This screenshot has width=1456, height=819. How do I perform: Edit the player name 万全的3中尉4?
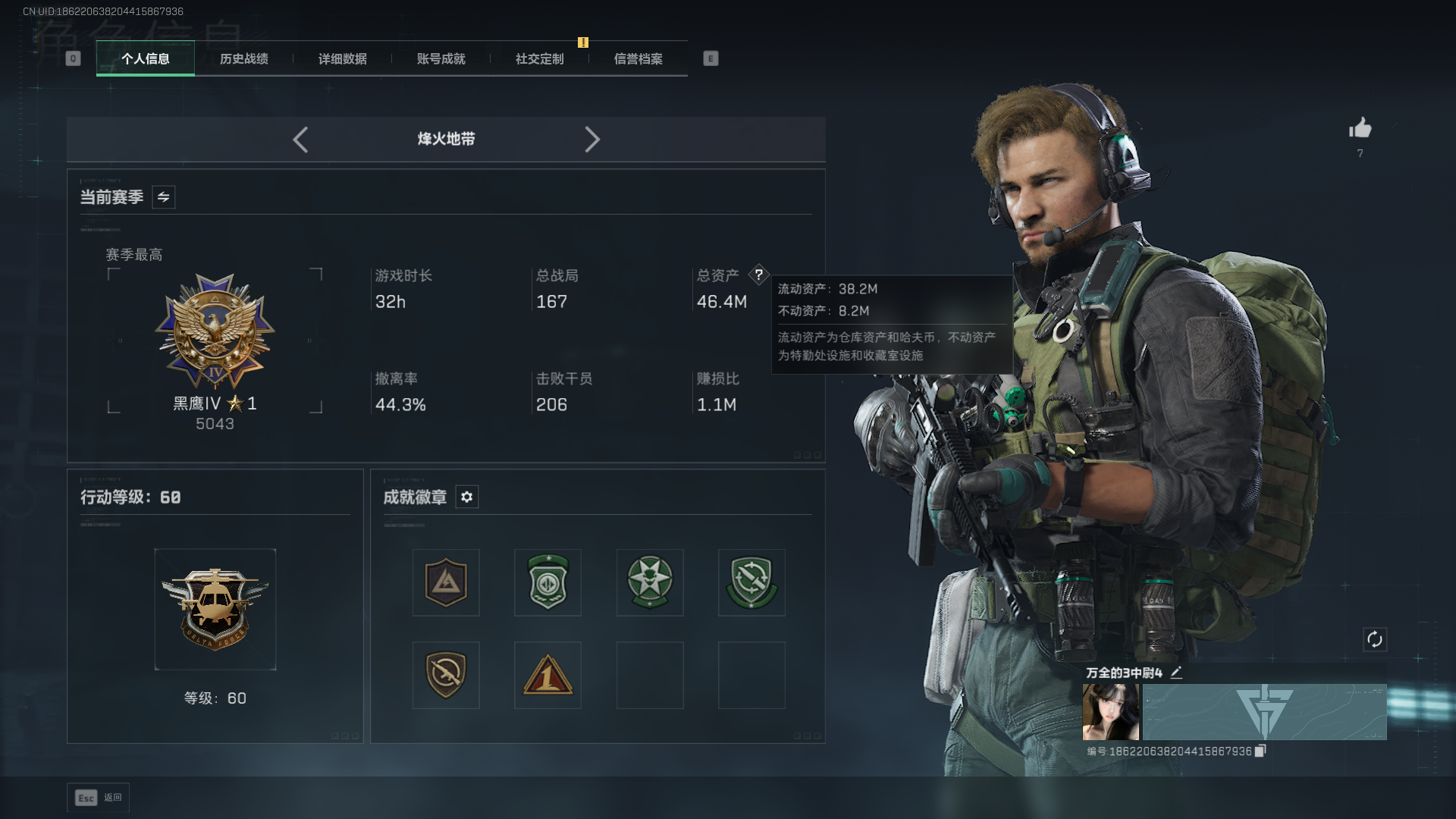[x=1176, y=673]
